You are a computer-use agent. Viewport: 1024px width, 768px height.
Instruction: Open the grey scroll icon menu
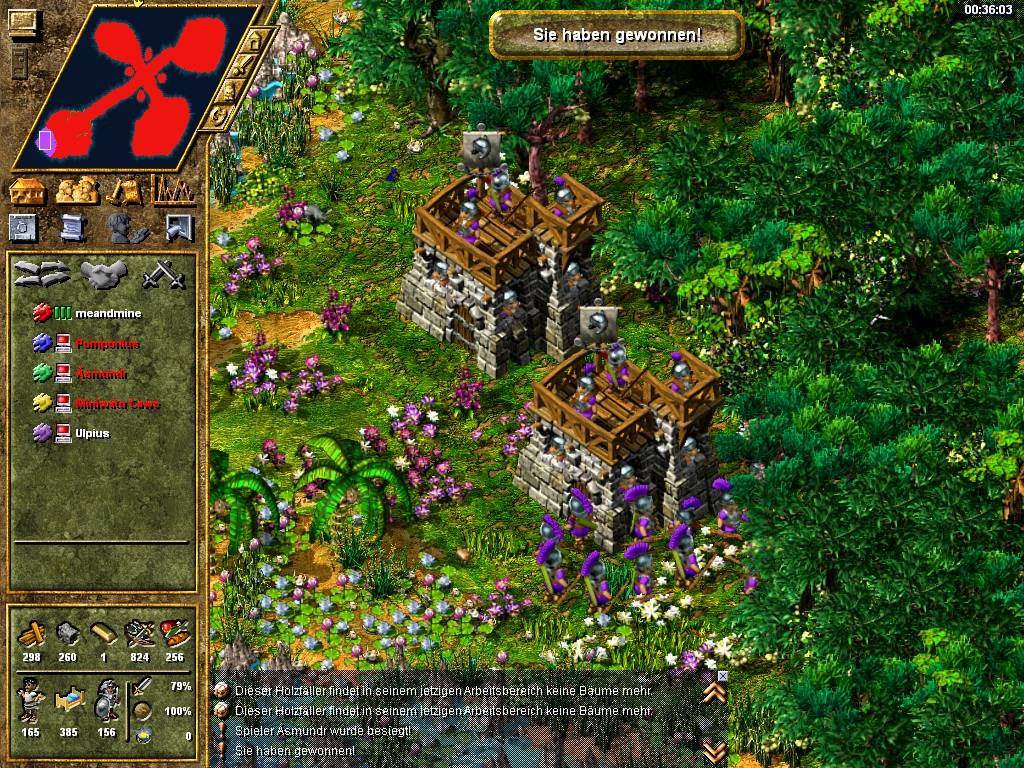[x=72, y=228]
